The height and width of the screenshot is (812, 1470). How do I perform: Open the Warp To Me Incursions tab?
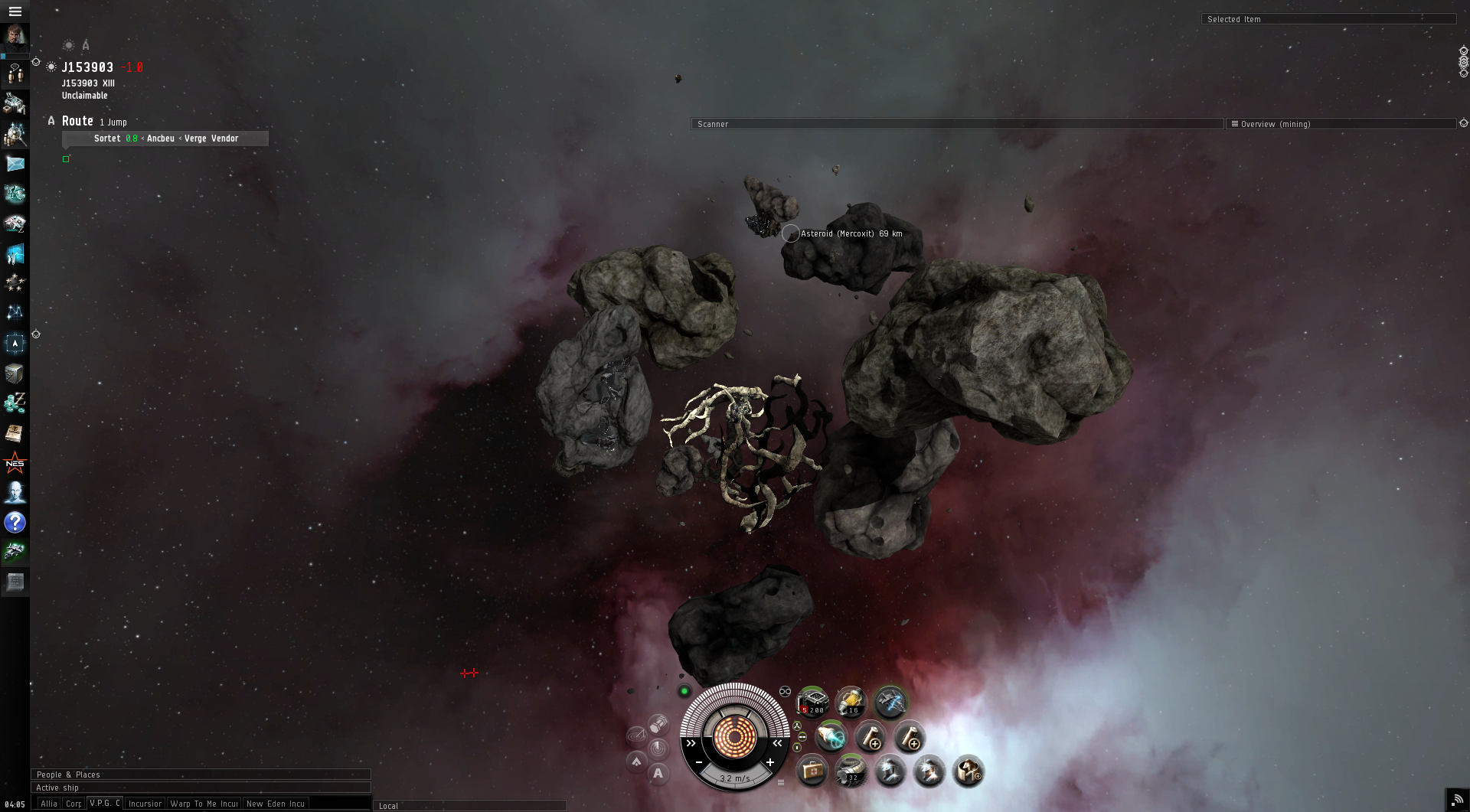[204, 804]
